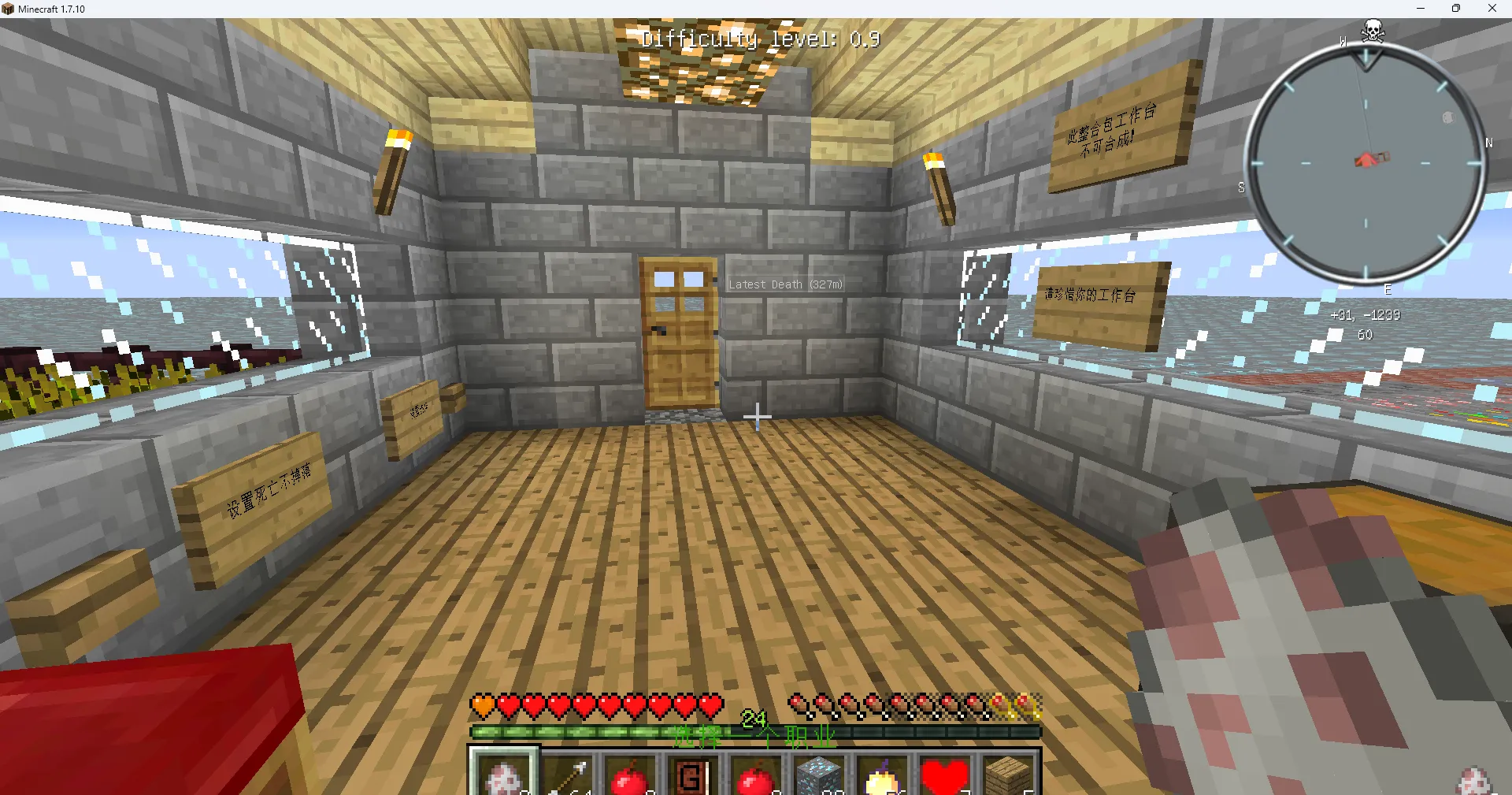Screen dimensions: 1512x795
Task: Select the book with the G emblem in hotbar
Action: 692,775
